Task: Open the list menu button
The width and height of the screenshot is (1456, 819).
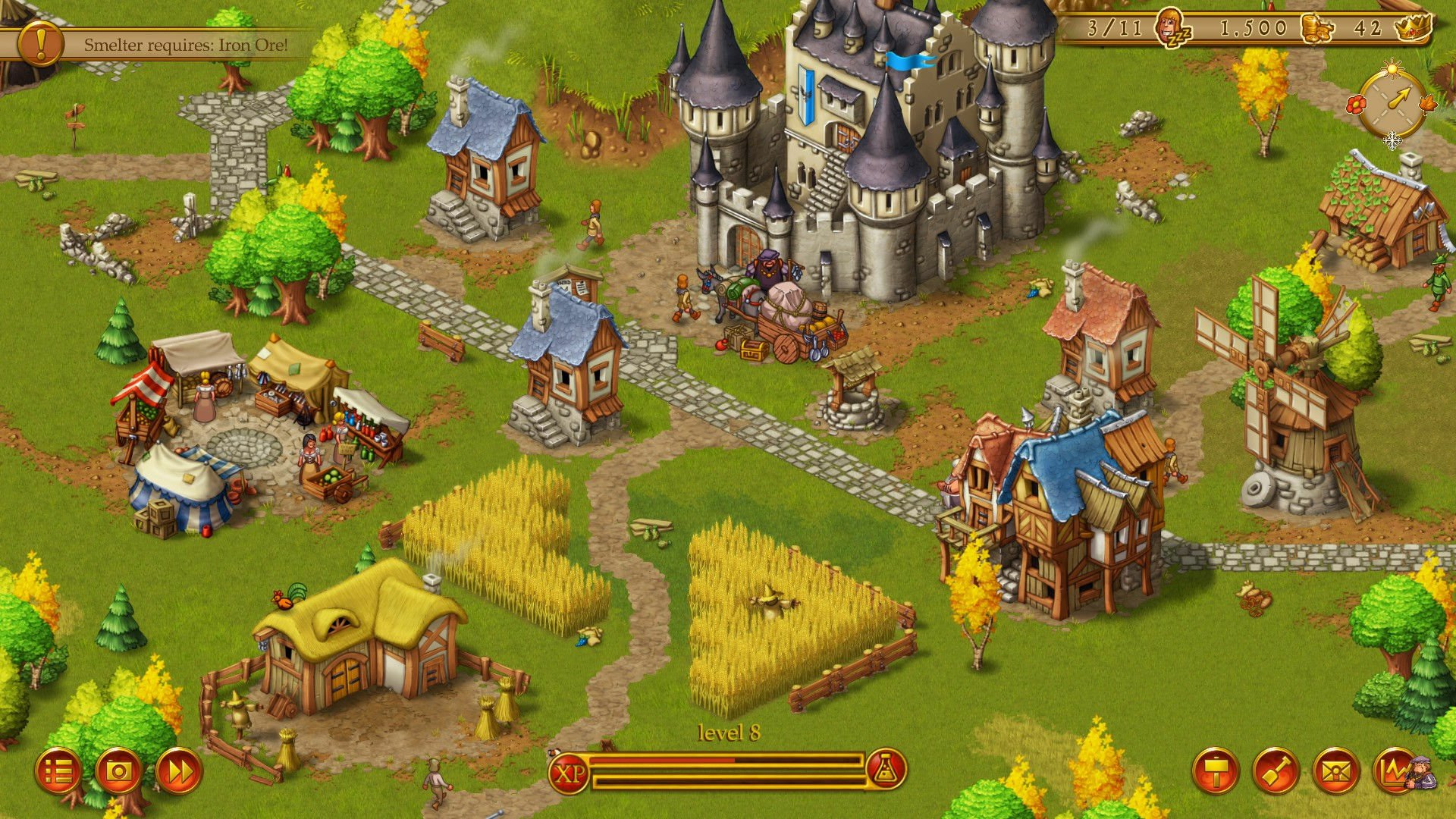Action: click(x=58, y=772)
